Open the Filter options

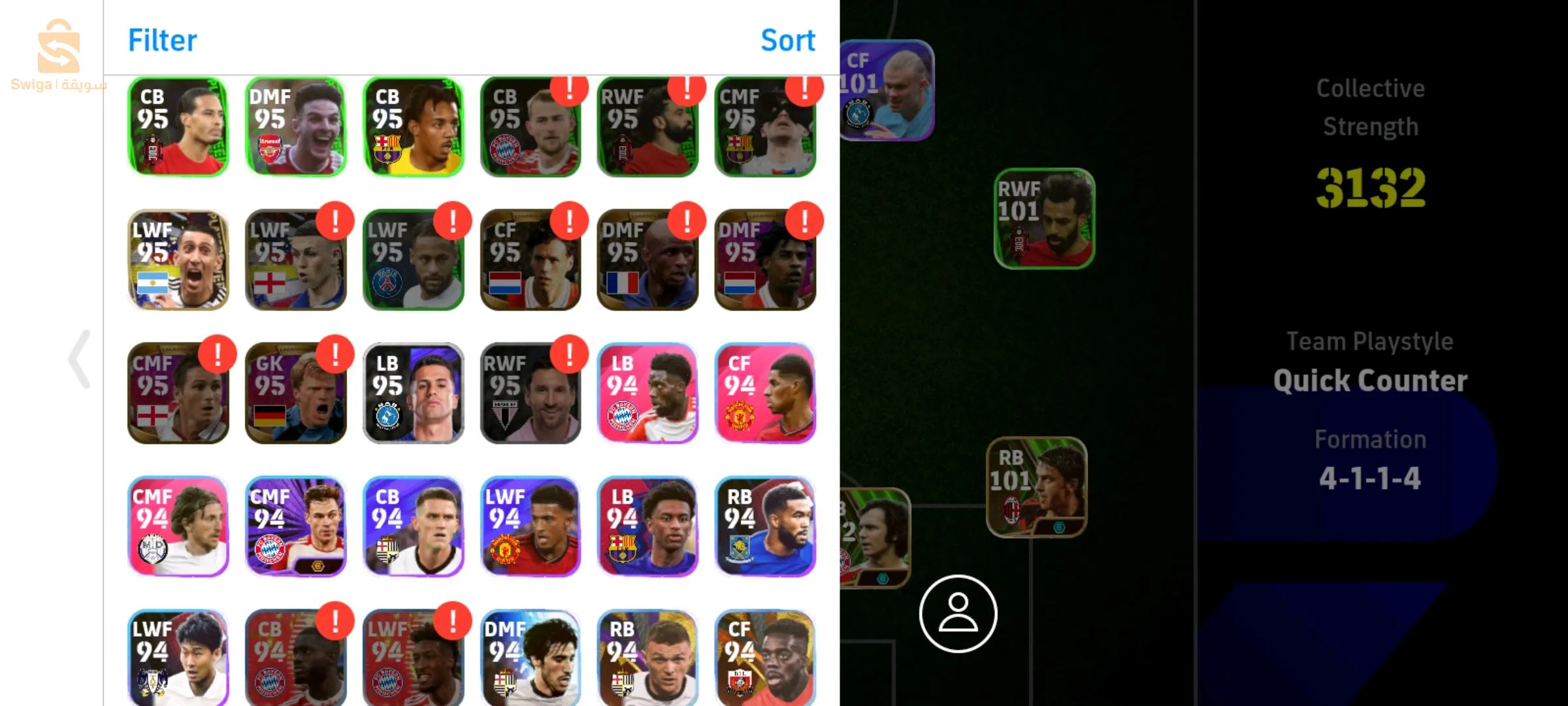tap(162, 39)
